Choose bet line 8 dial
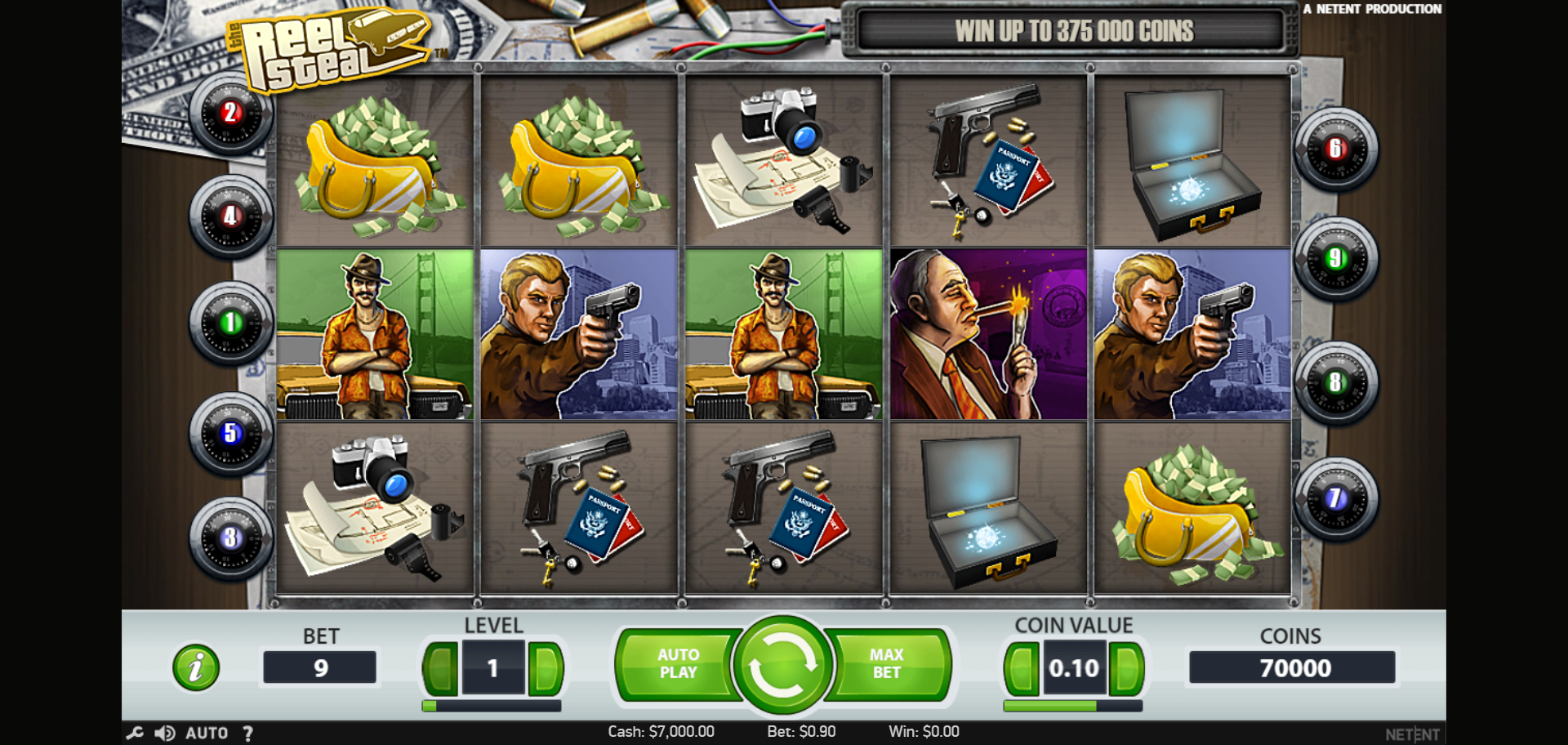The width and height of the screenshot is (1568, 745). 1335,381
